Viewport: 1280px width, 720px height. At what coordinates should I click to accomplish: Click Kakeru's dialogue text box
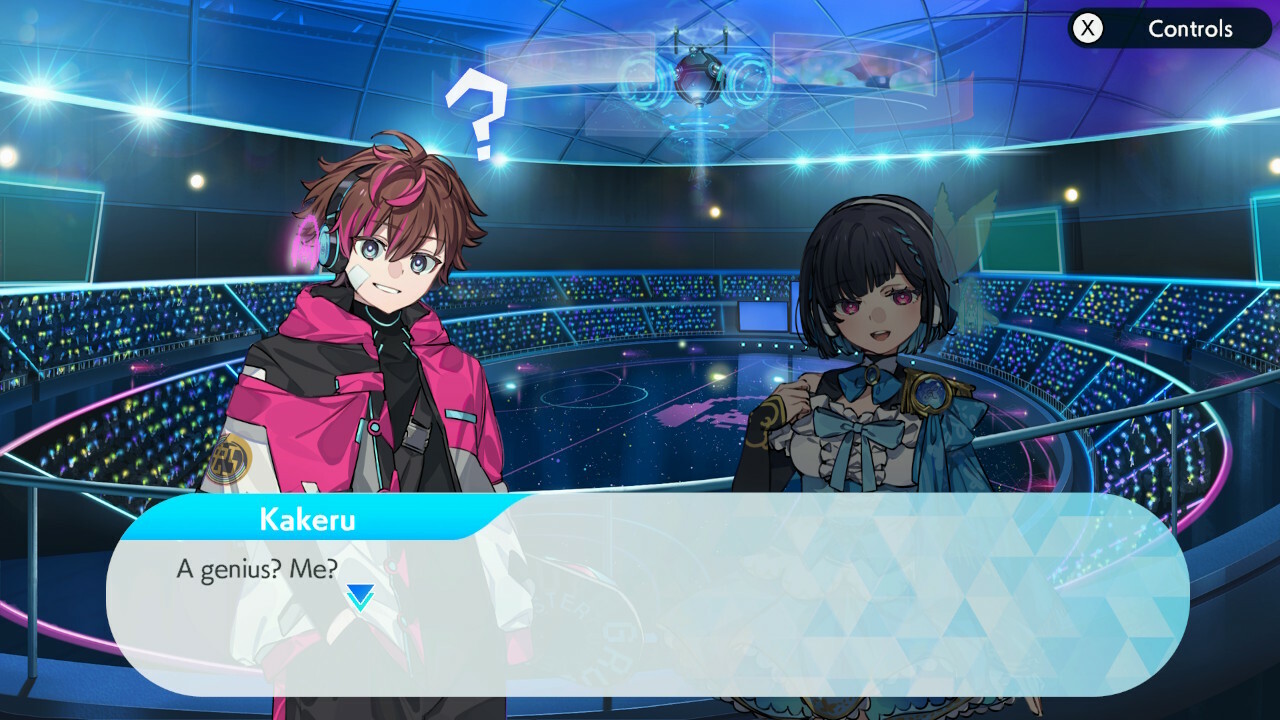pyautogui.click(x=700, y=610)
